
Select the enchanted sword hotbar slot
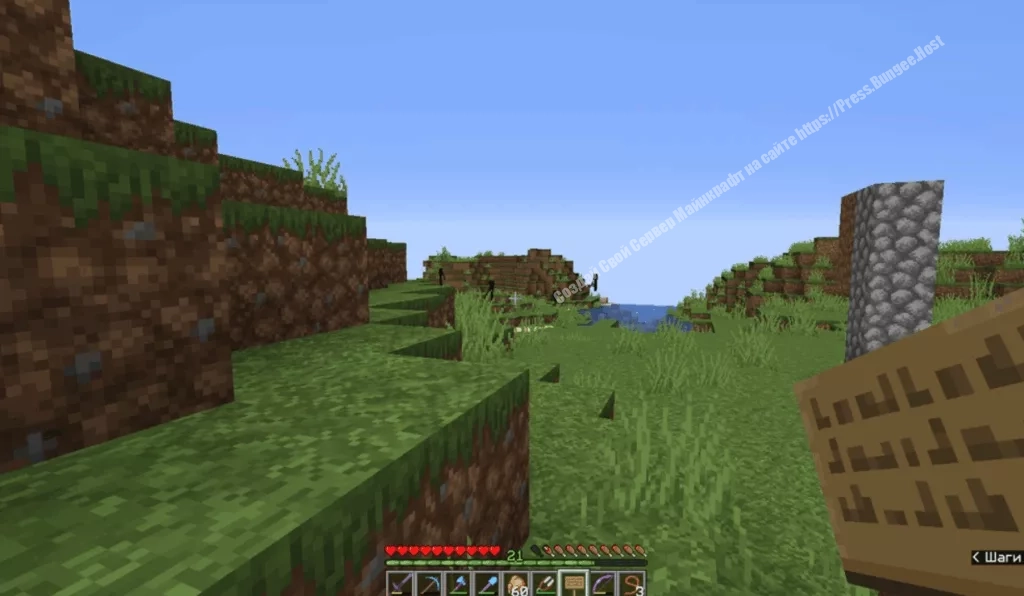[400, 584]
